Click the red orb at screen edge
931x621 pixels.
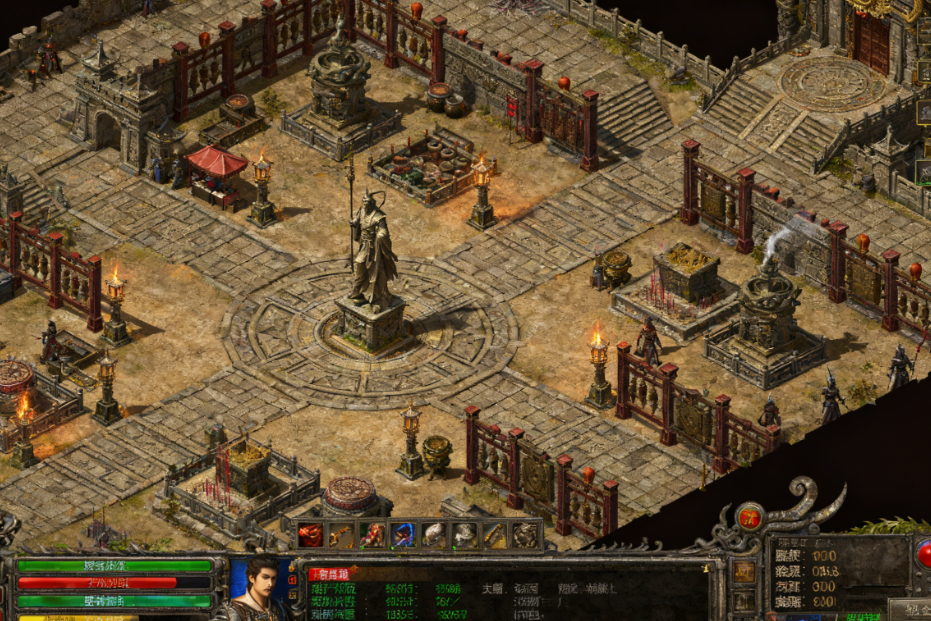pyautogui.click(x=924, y=553)
